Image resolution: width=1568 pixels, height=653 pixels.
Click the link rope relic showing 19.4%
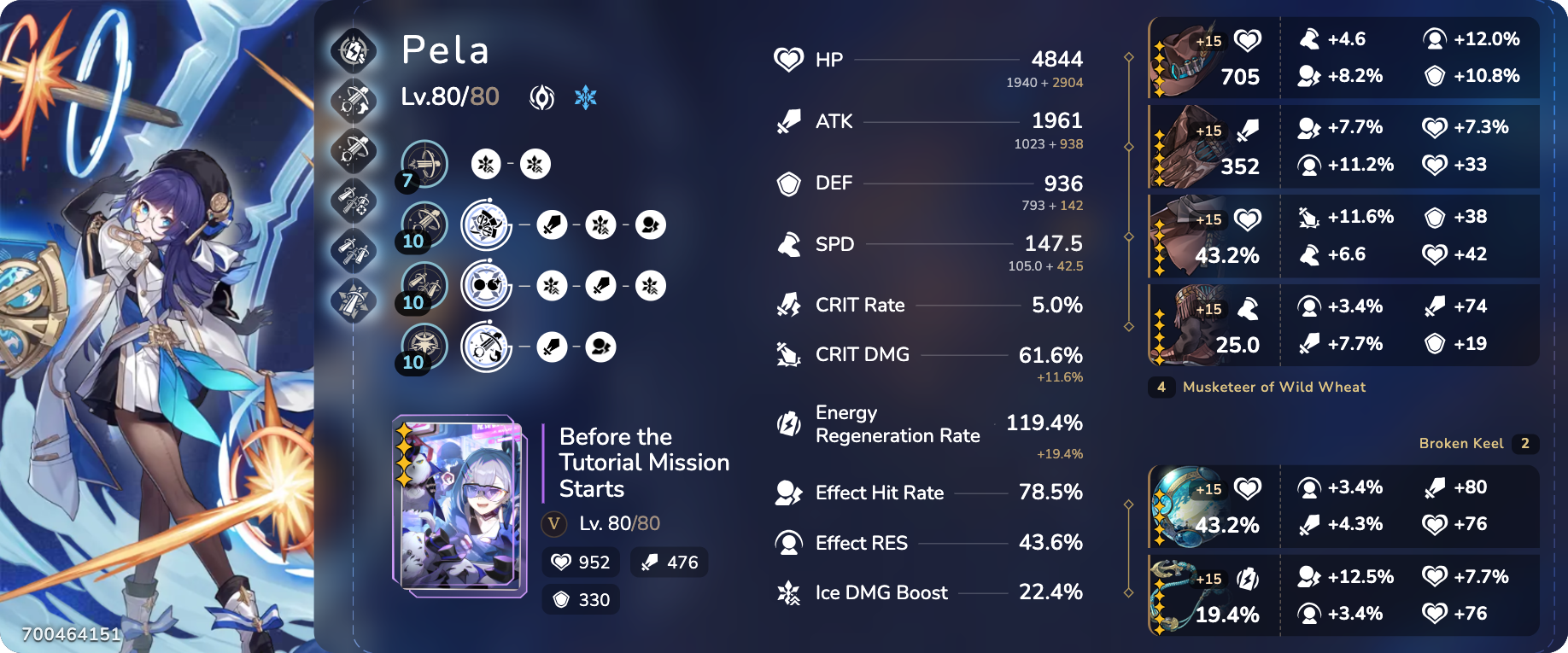[x=1194, y=595]
